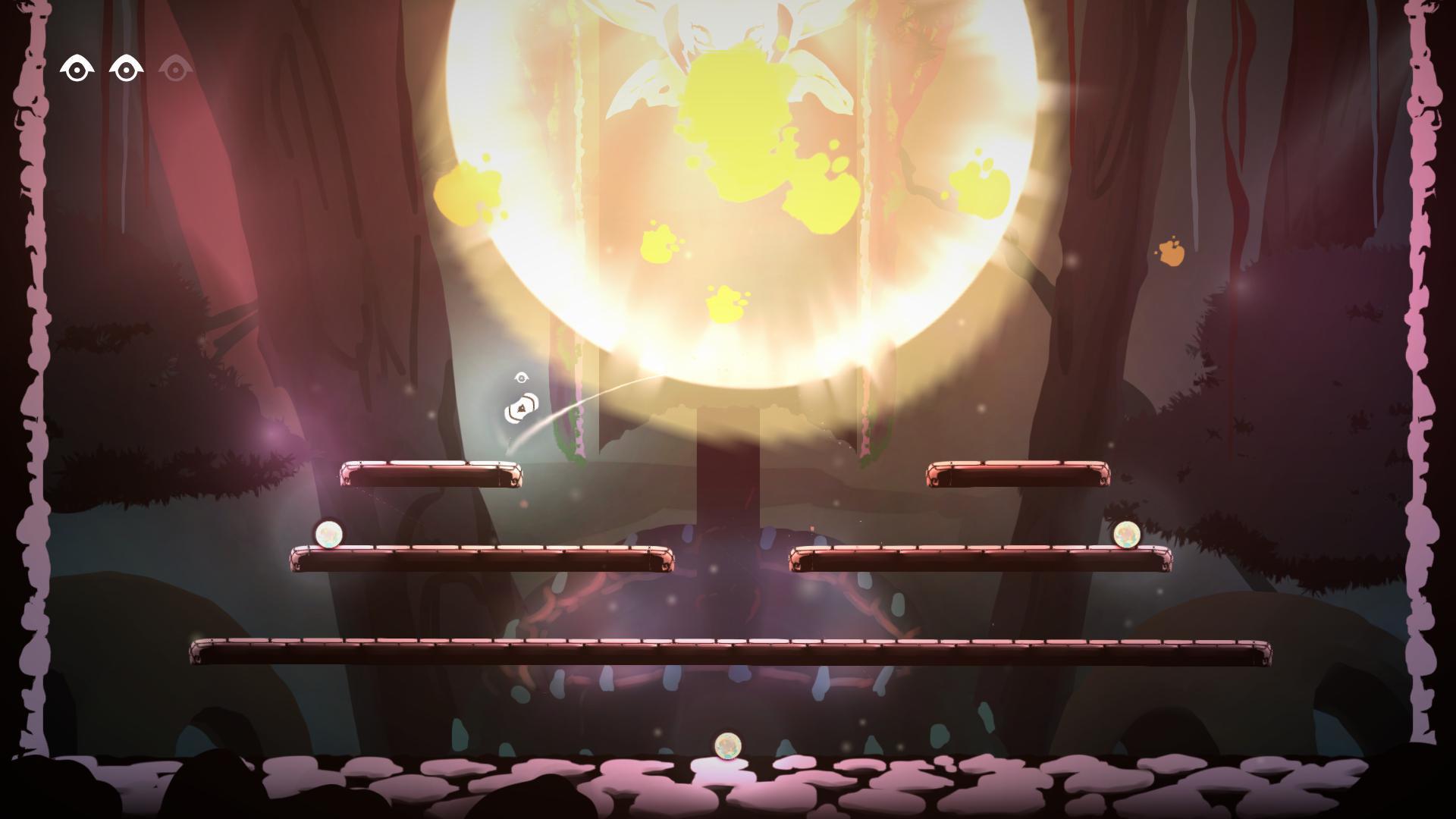Click the faded third eye indicator
The height and width of the screenshot is (819, 1456).
click(177, 69)
